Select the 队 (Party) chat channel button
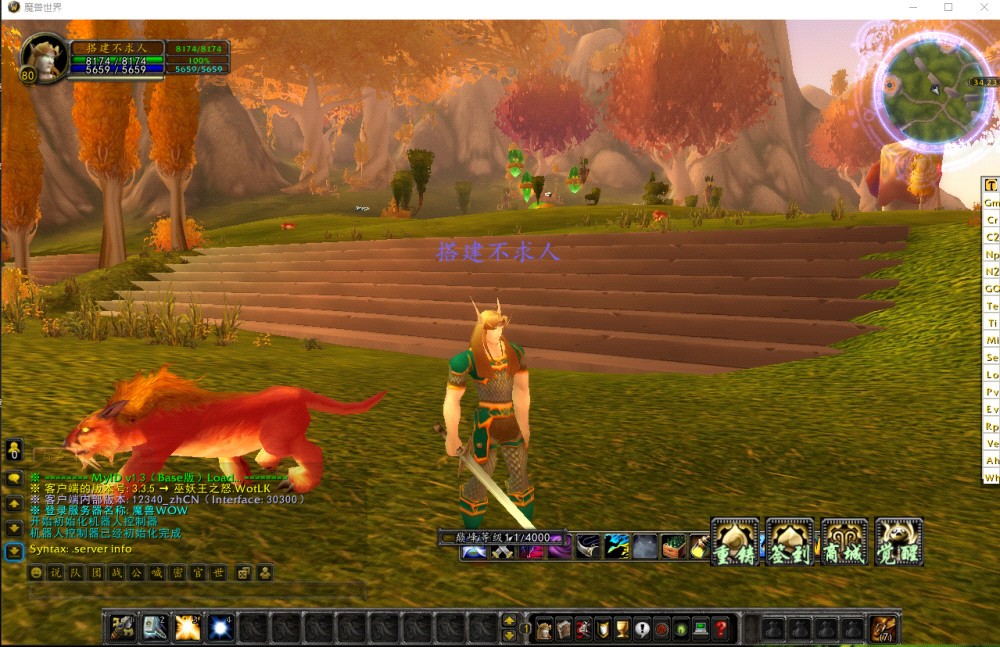This screenshot has height=647, width=1000. pos(76,573)
